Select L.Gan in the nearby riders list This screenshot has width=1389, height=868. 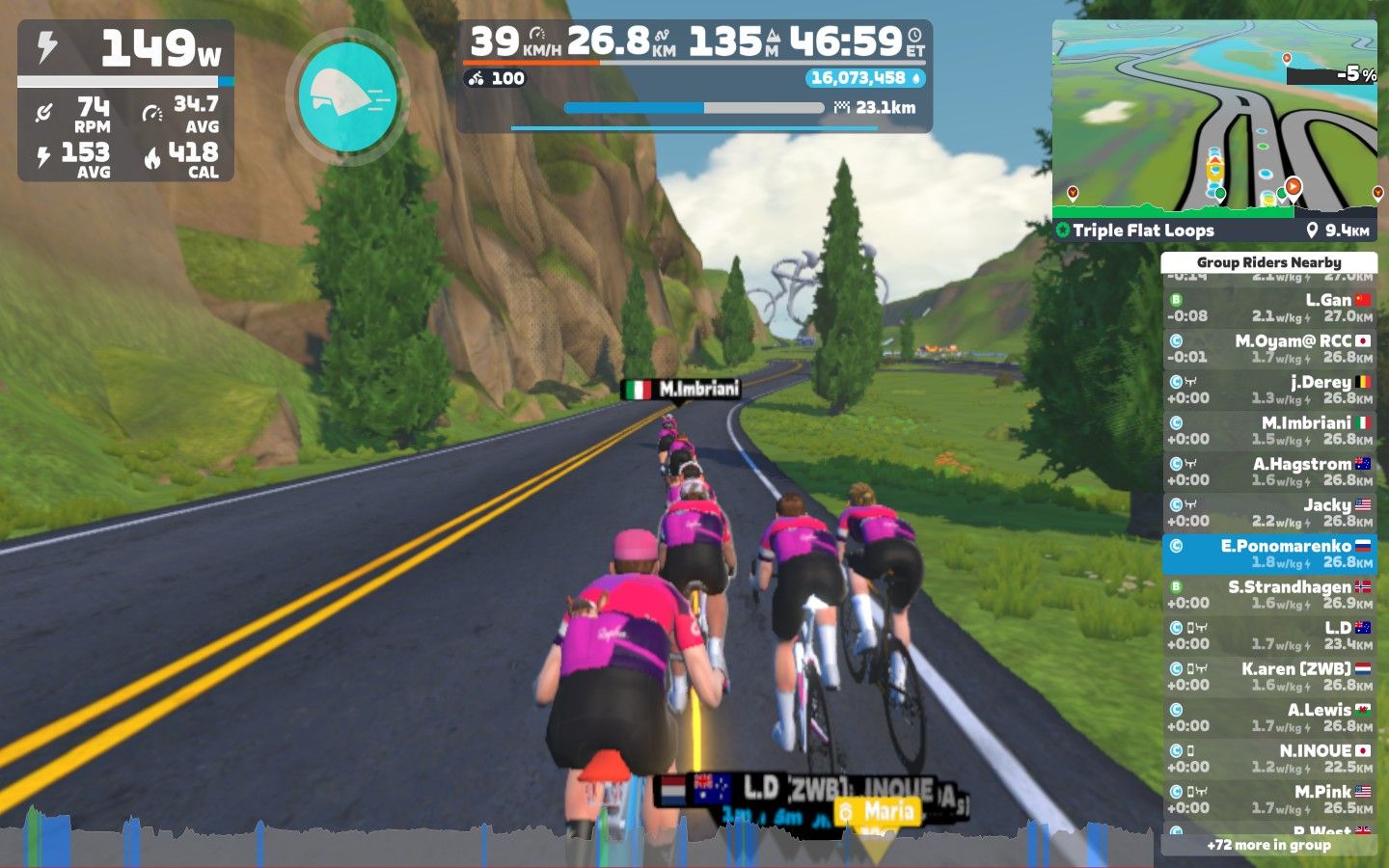tap(1268, 308)
